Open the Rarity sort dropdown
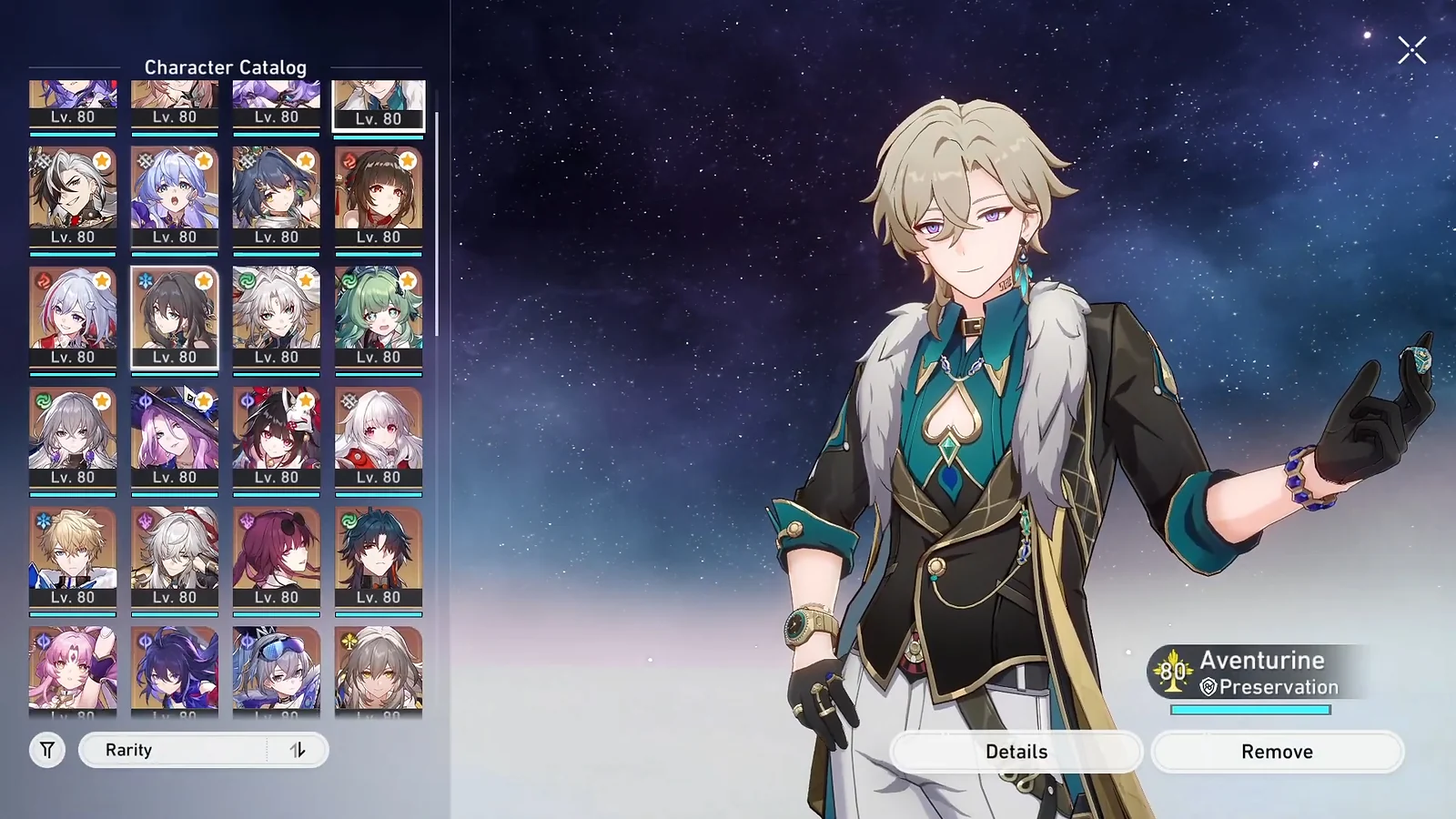The height and width of the screenshot is (819, 1456). point(173,750)
